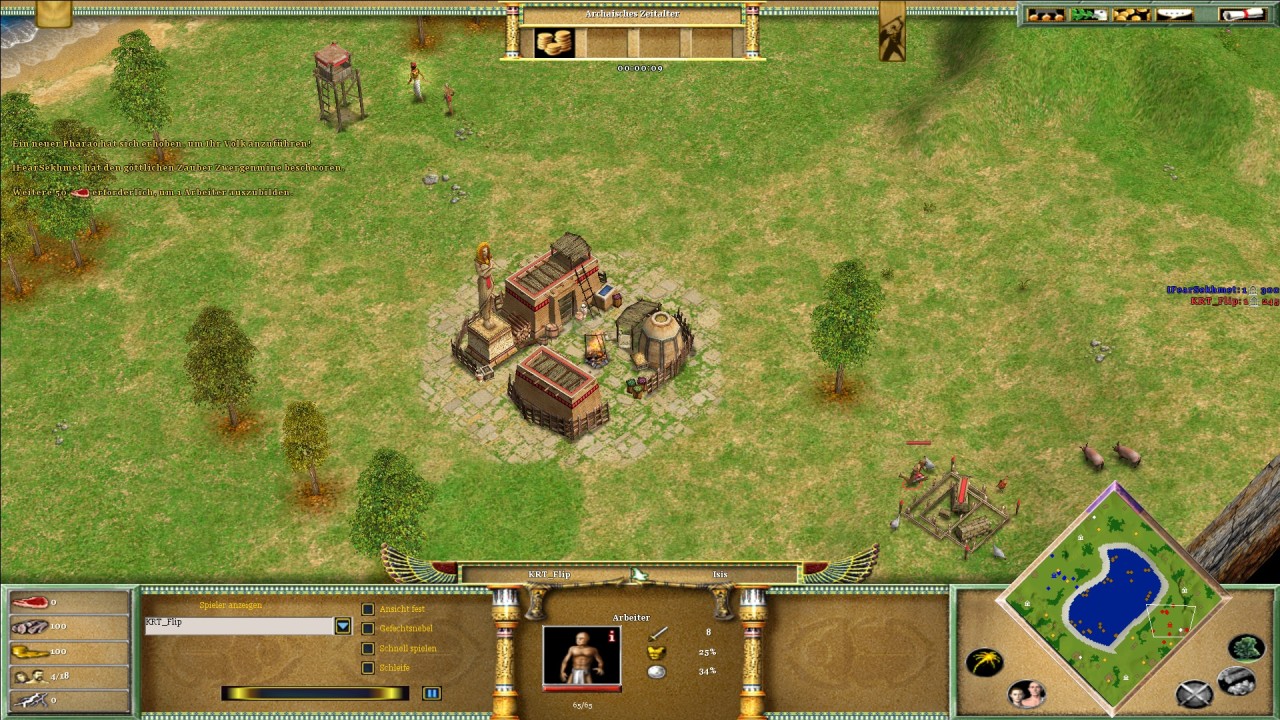Toggle the Schleife loop checkbox
Screen dimensions: 1280x720
pos(368,668)
